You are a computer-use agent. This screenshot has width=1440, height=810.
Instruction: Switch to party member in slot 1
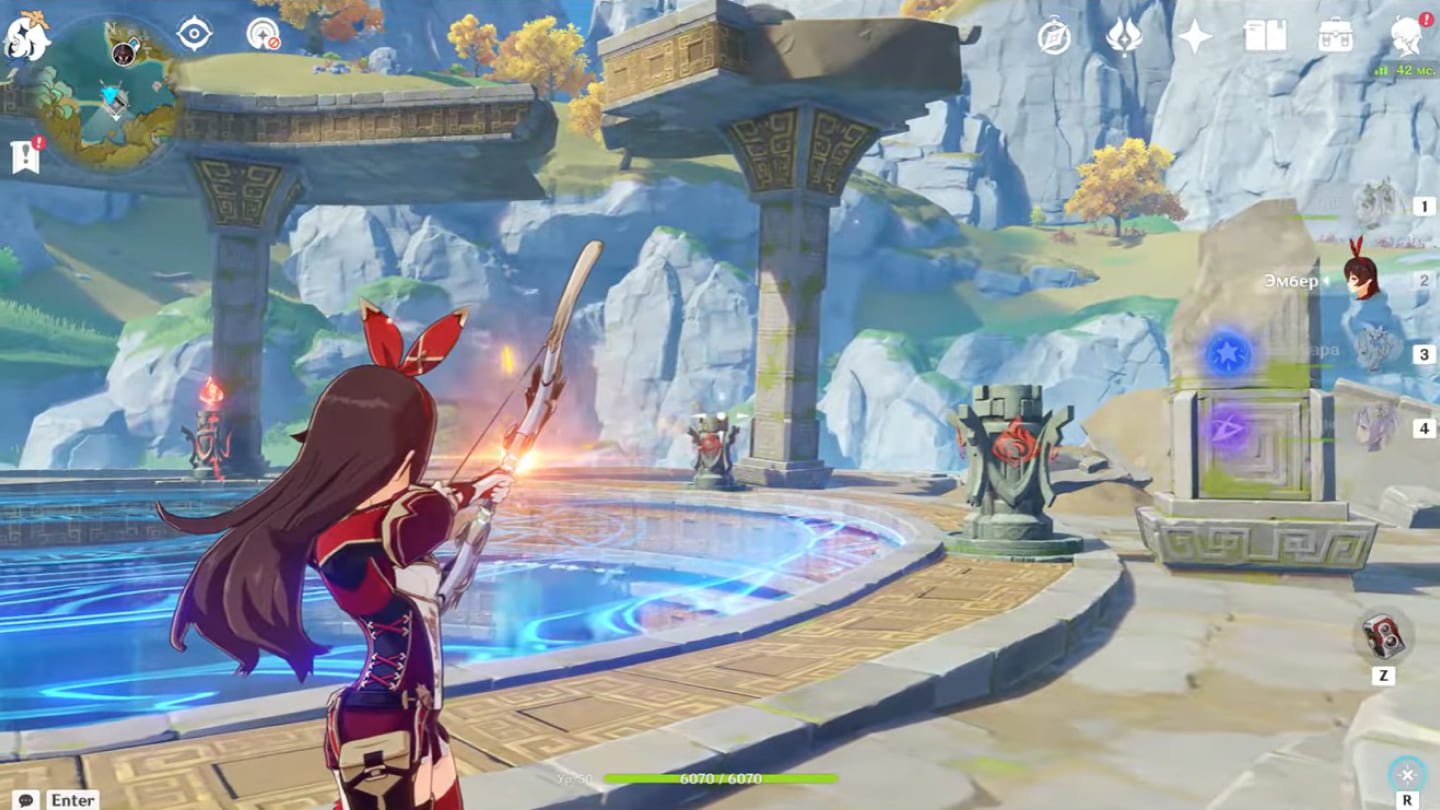(1380, 206)
